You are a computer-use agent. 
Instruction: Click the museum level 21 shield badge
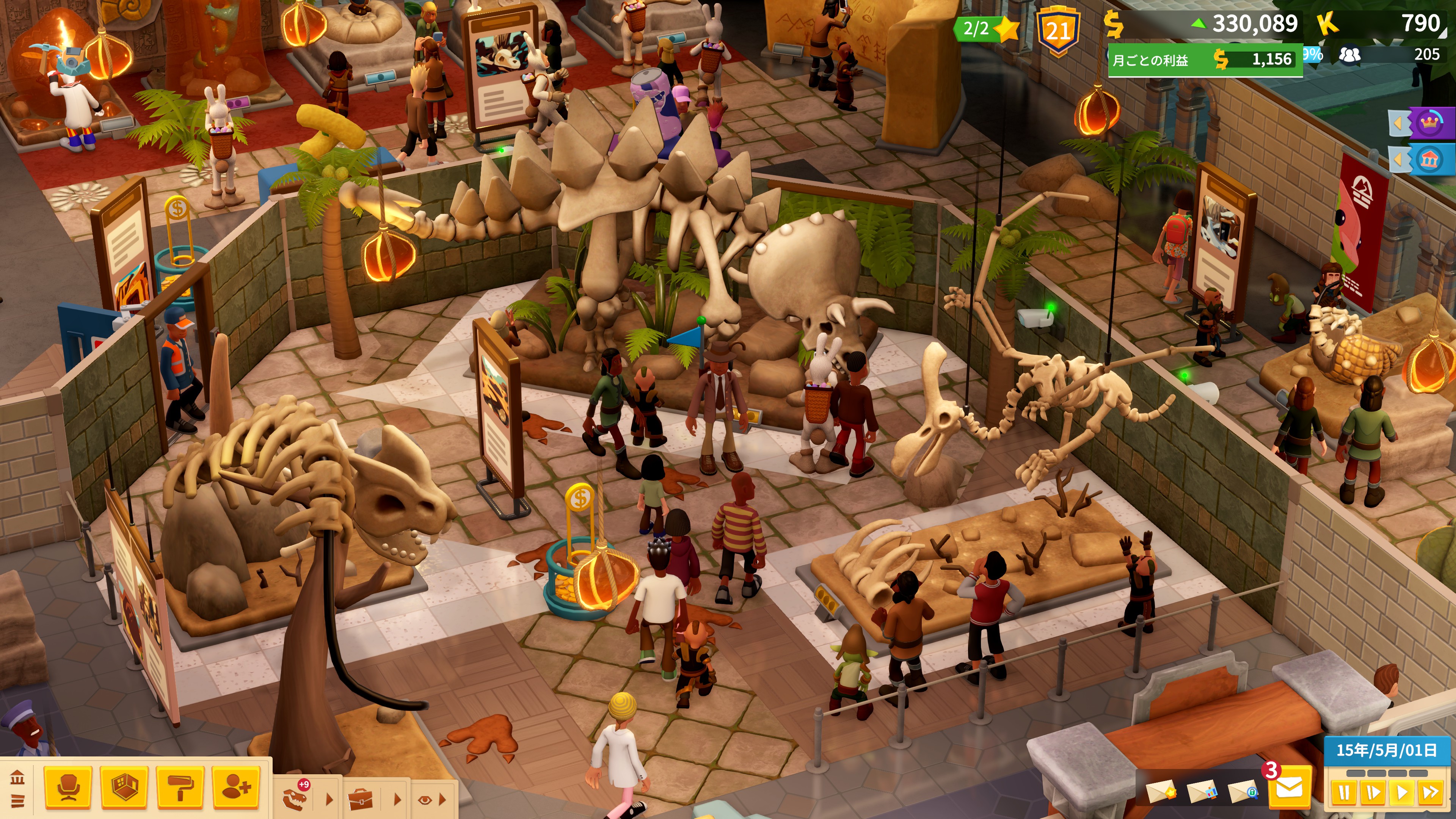pyautogui.click(x=1057, y=31)
